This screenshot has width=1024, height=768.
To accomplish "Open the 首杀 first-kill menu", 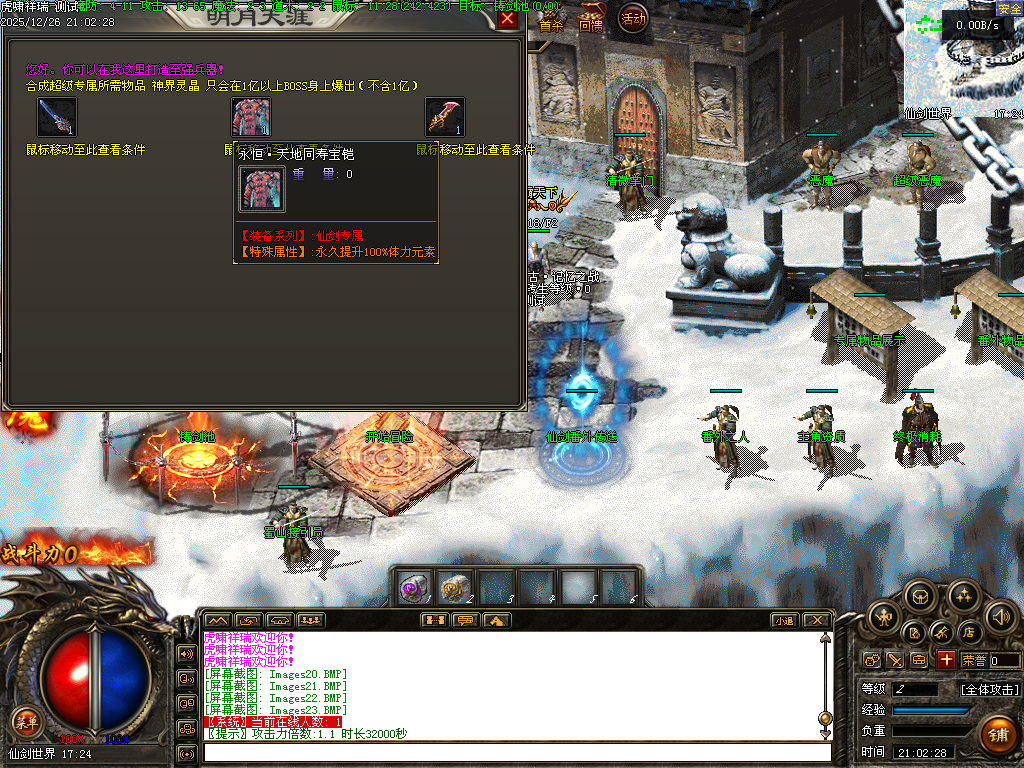I will click(552, 25).
